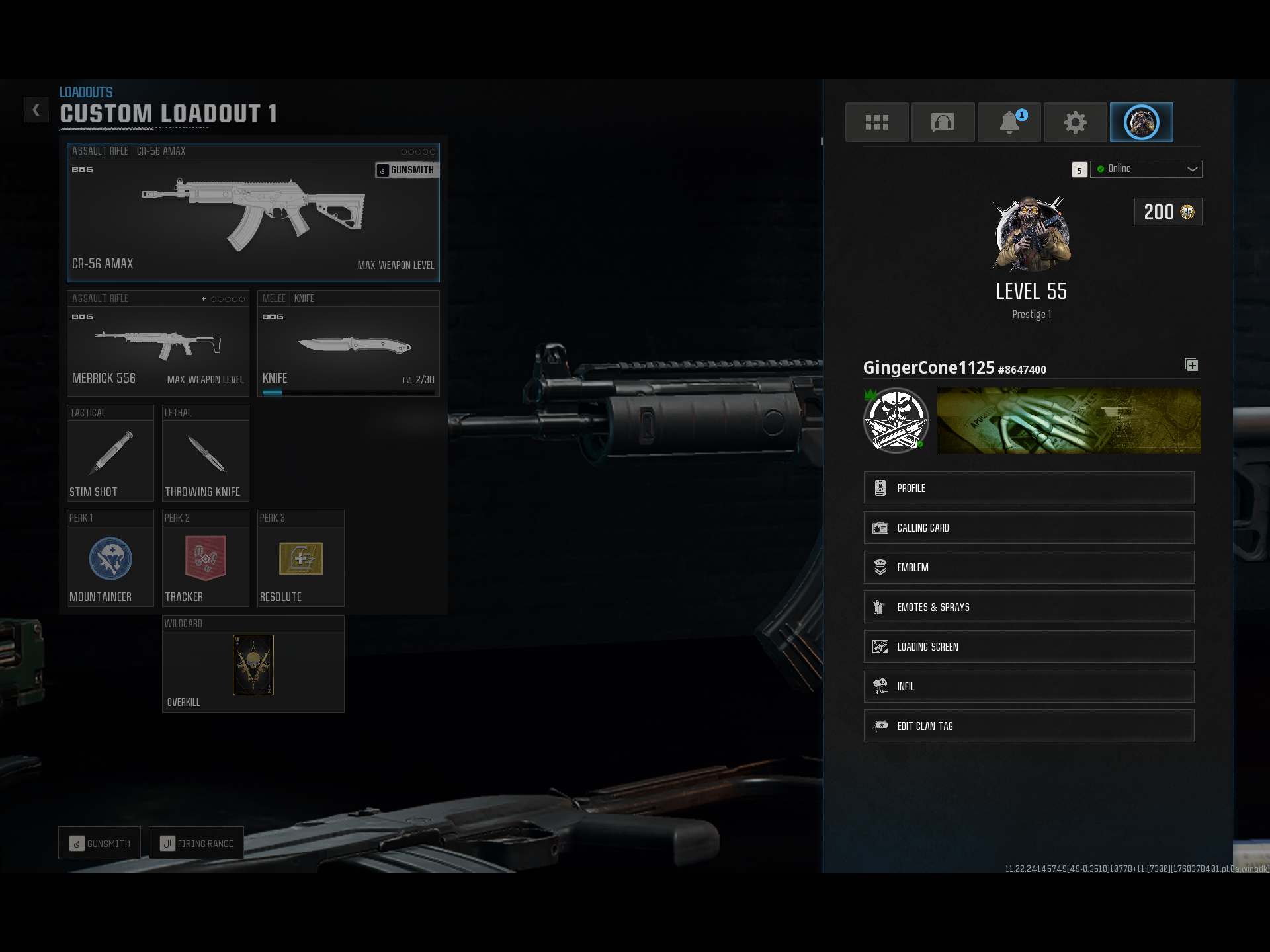Select the Infil menu entry

[1028, 686]
